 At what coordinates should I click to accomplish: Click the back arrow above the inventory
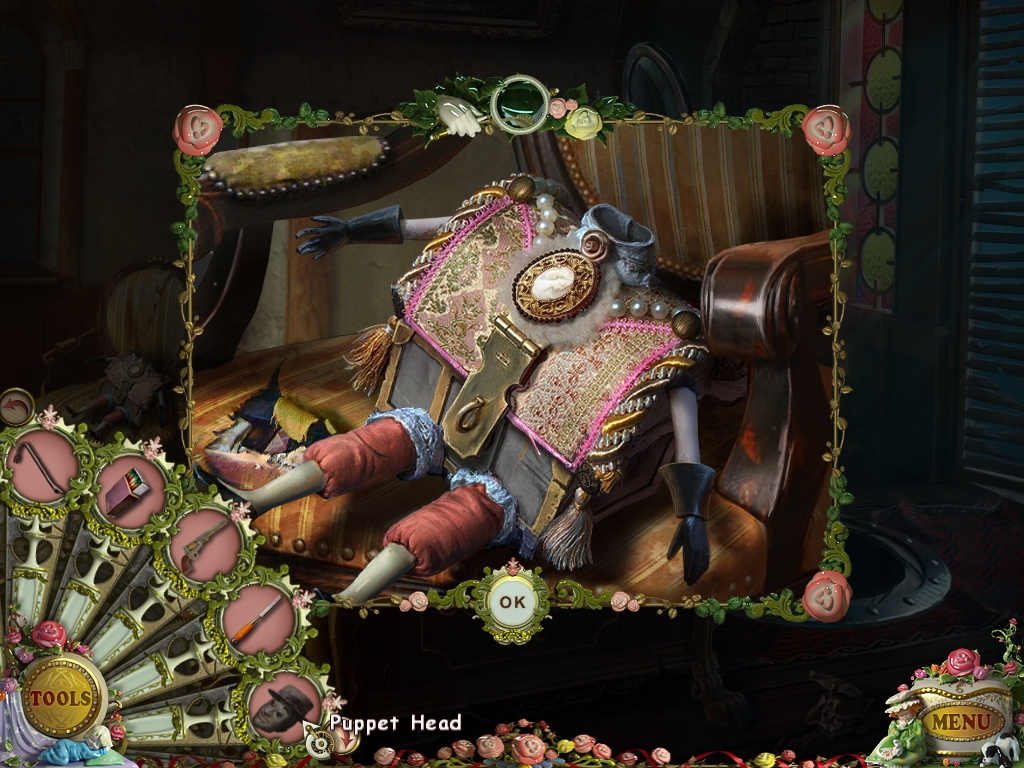(17, 406)
